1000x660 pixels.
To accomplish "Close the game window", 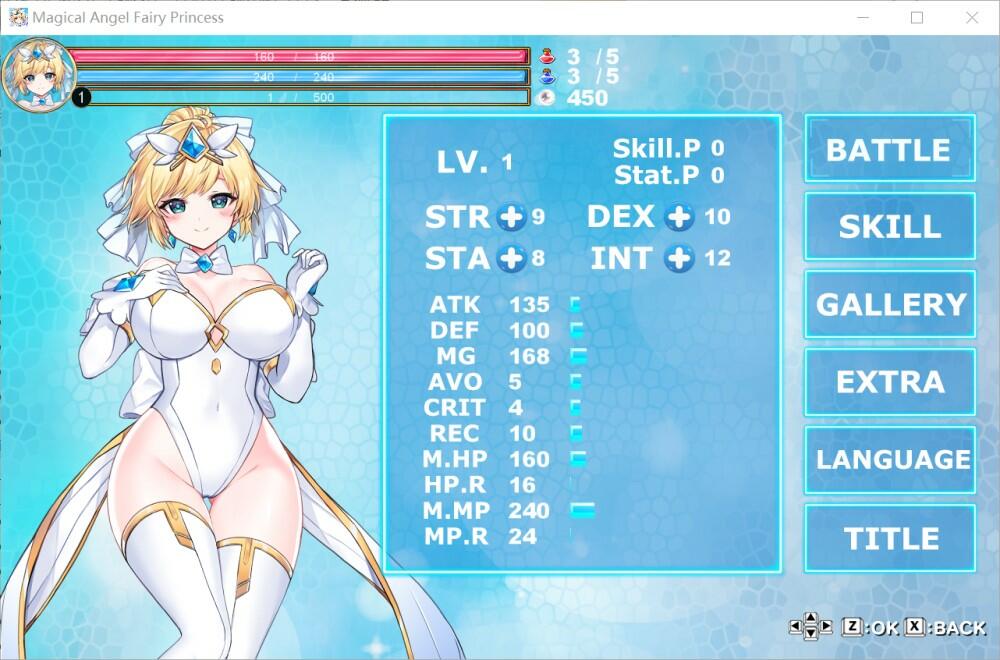I will [972, 18].
